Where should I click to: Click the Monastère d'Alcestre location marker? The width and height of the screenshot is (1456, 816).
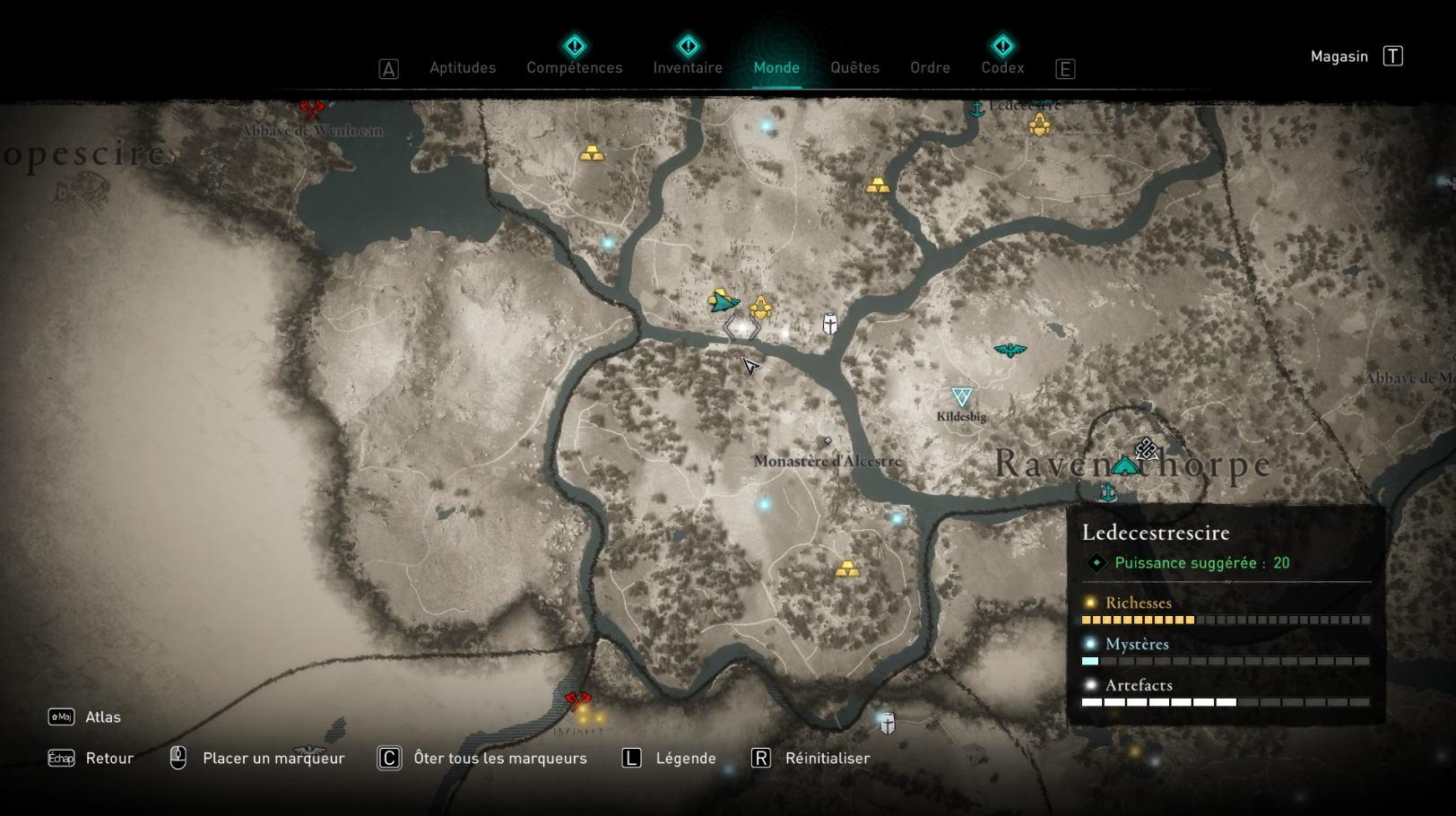click(828, 441)
